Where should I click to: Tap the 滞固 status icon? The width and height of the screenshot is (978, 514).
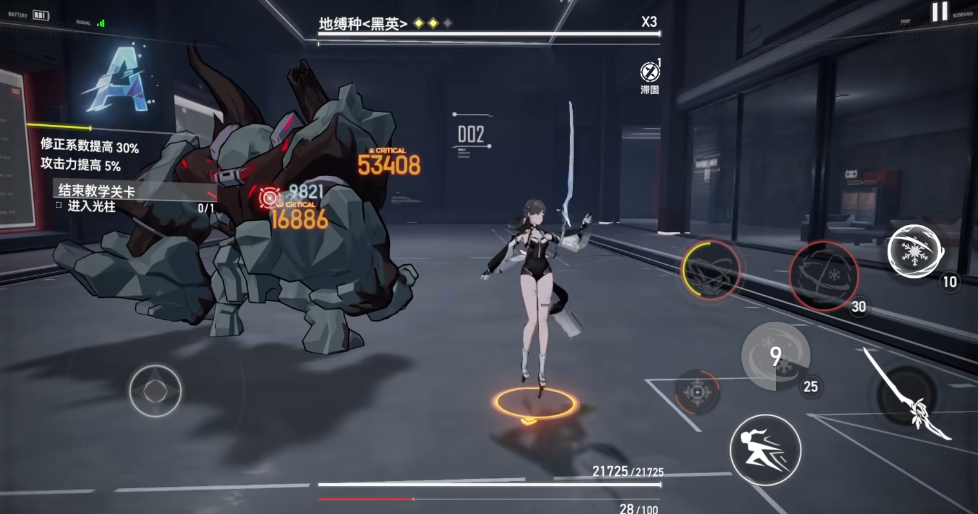pos(650,74)
